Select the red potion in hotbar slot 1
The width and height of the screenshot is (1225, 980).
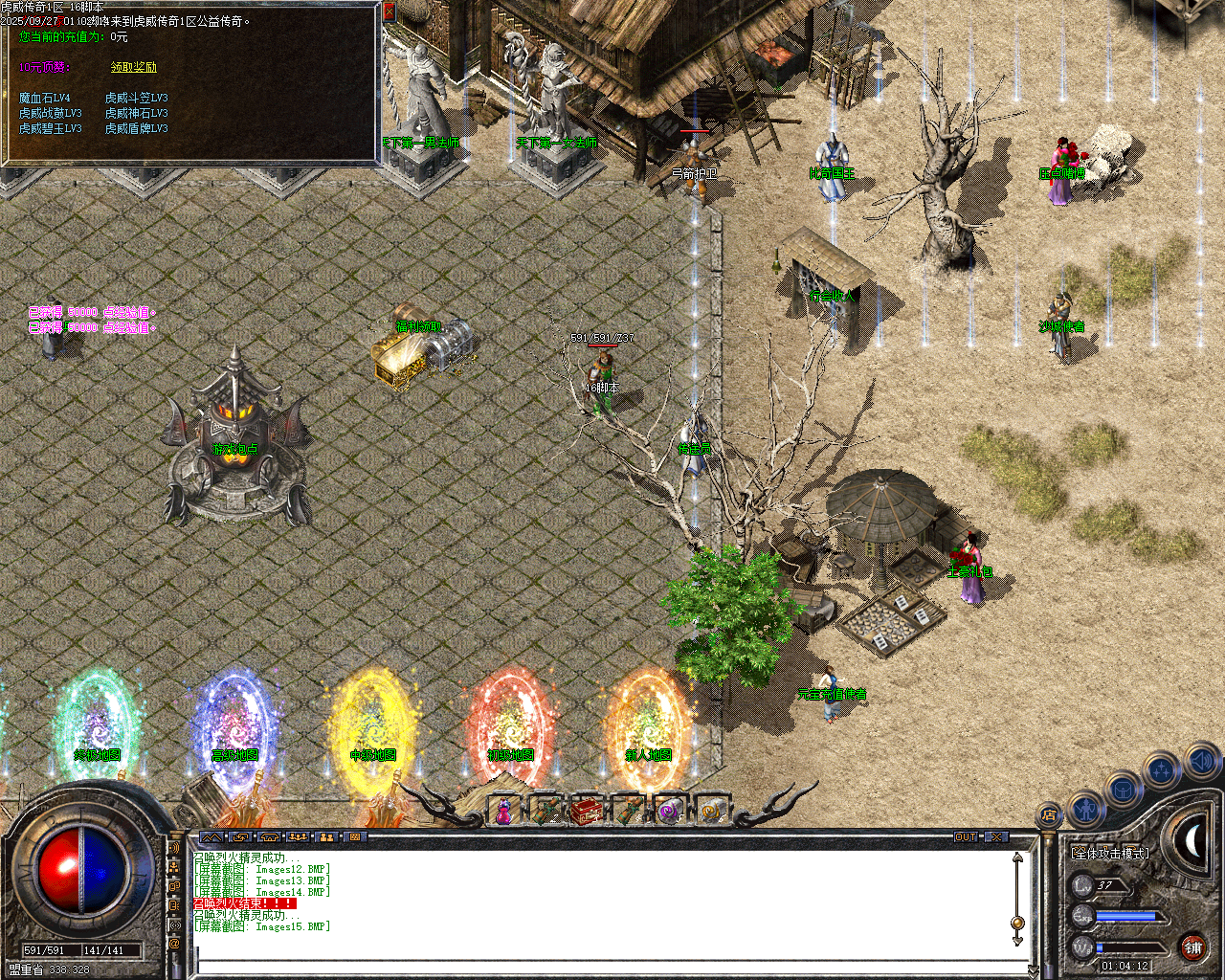click(x=505, y=810)
